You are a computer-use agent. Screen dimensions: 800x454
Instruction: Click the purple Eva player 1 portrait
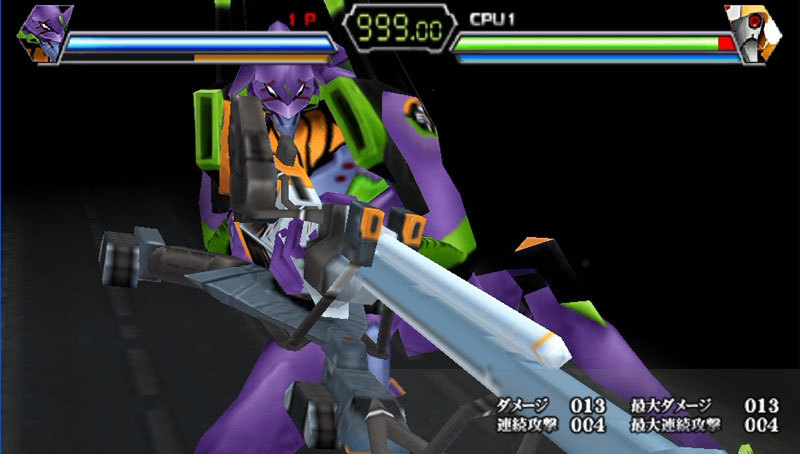coord(42,32)
